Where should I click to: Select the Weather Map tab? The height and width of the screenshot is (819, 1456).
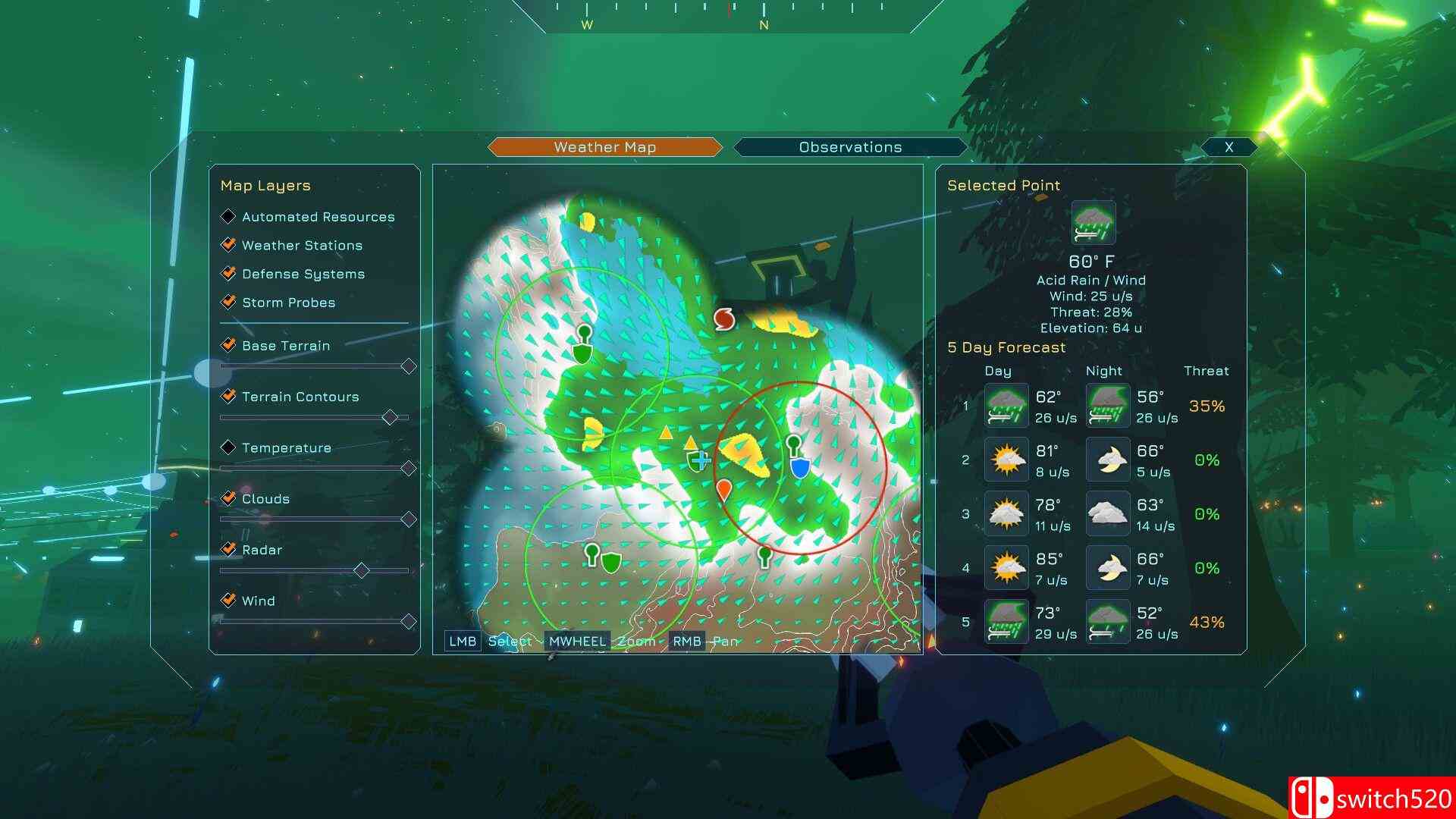(x=604, y=146)
